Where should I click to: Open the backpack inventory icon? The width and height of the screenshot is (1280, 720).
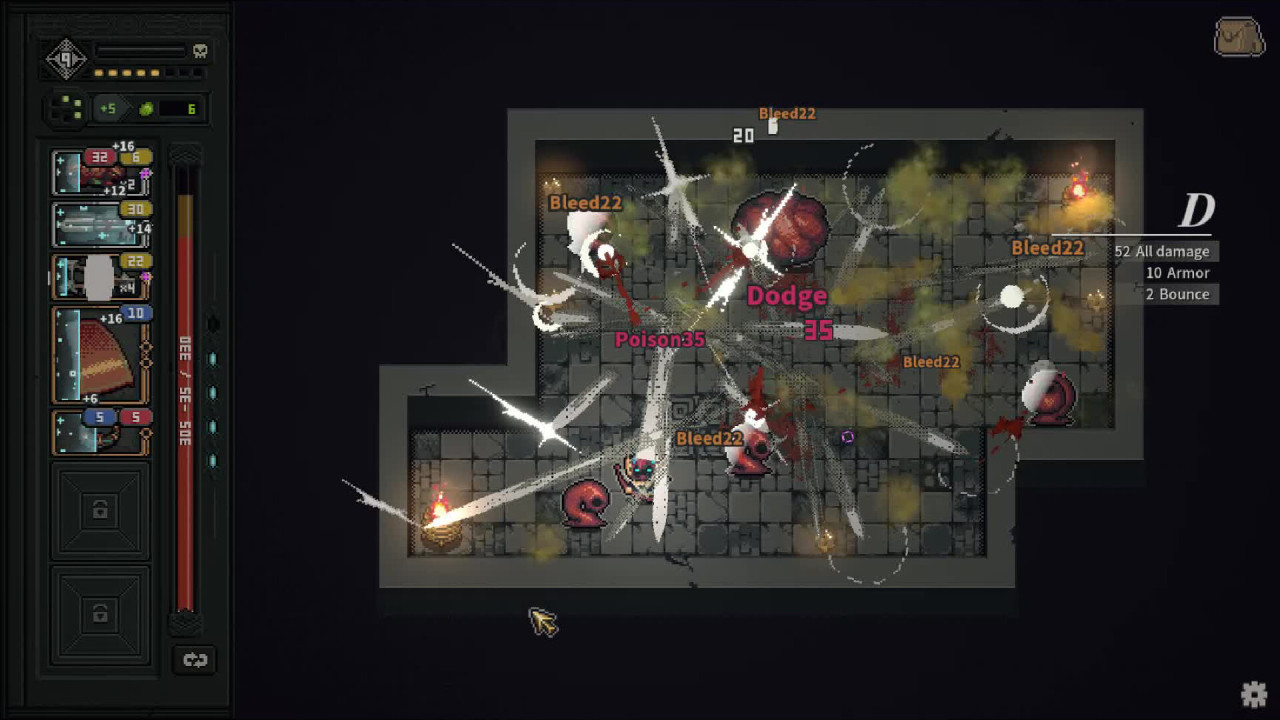[1239, 37]
